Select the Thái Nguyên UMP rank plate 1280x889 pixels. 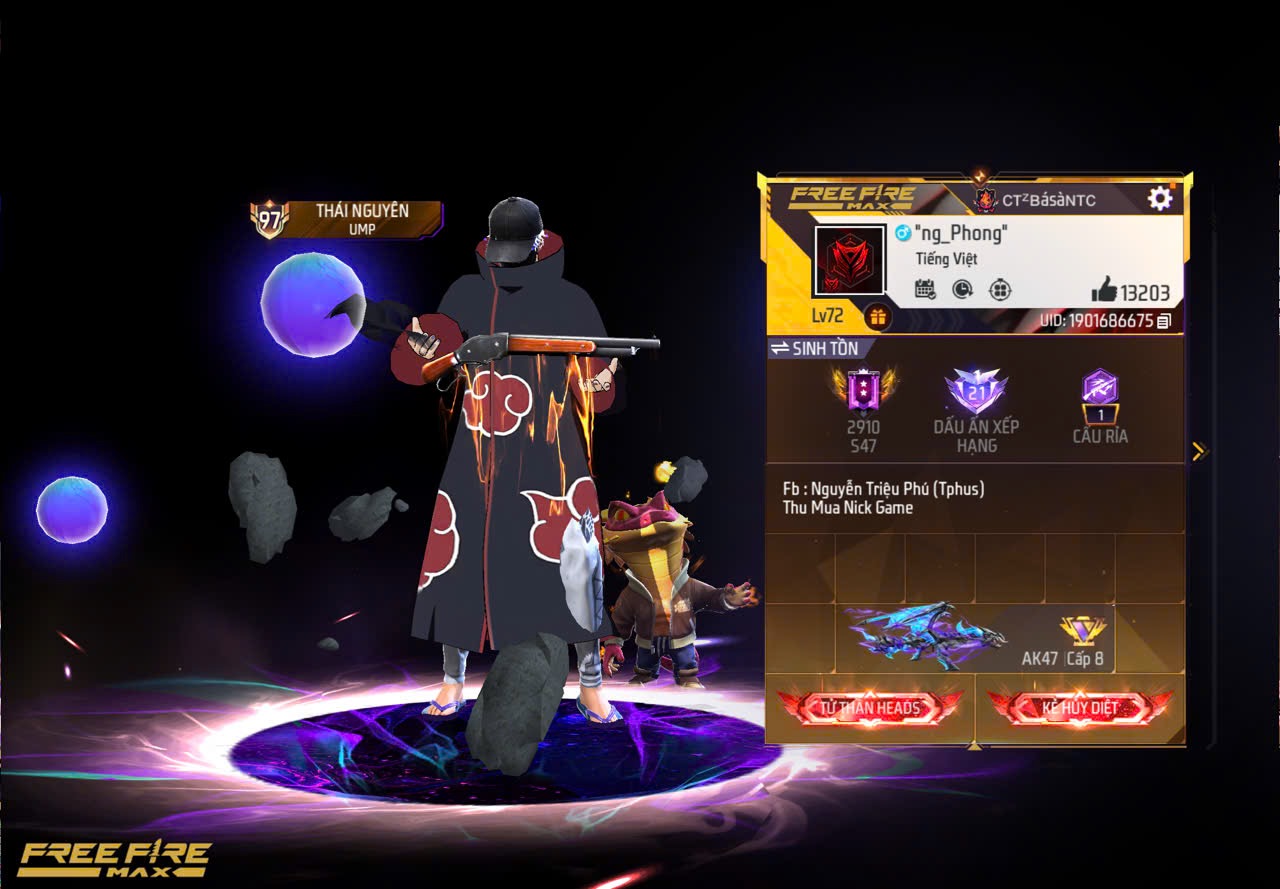click(x=346, y=219)
